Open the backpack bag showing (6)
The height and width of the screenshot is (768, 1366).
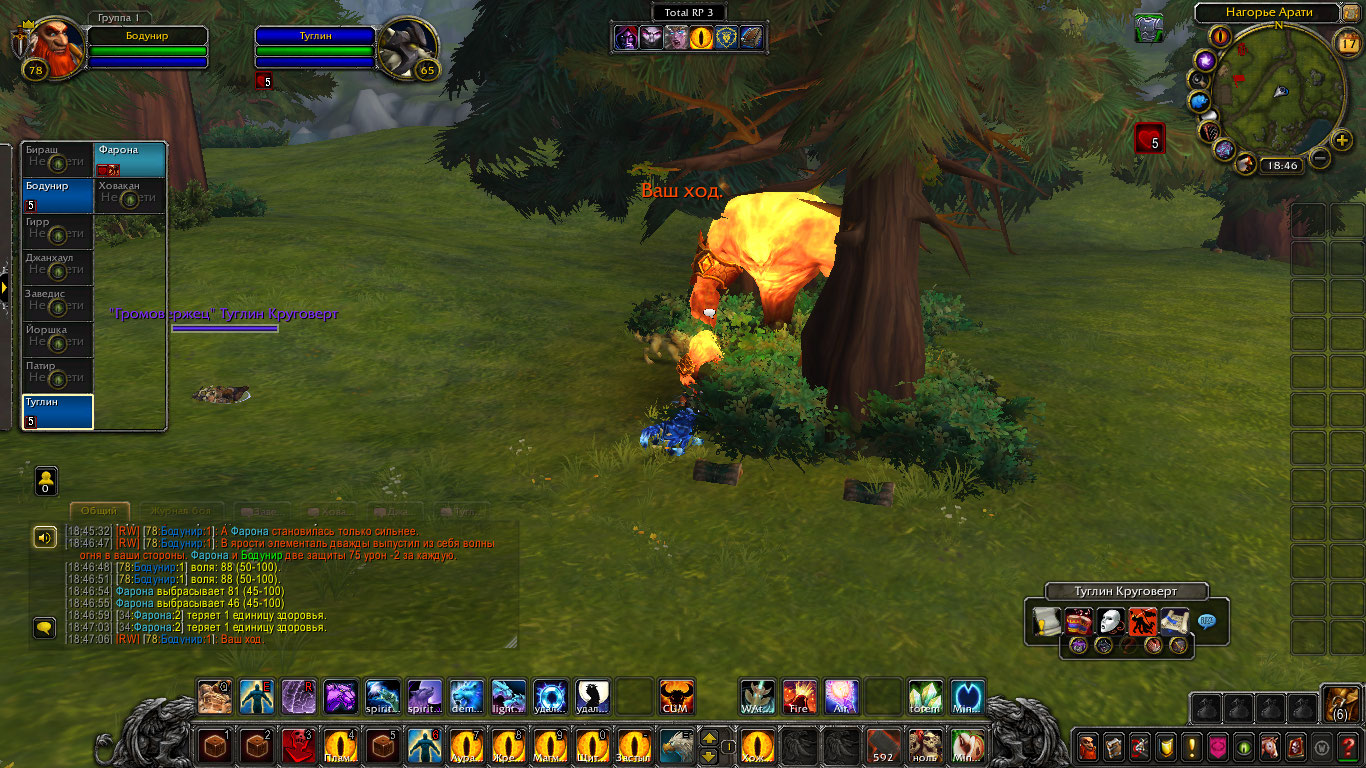tap(1341, 705)
